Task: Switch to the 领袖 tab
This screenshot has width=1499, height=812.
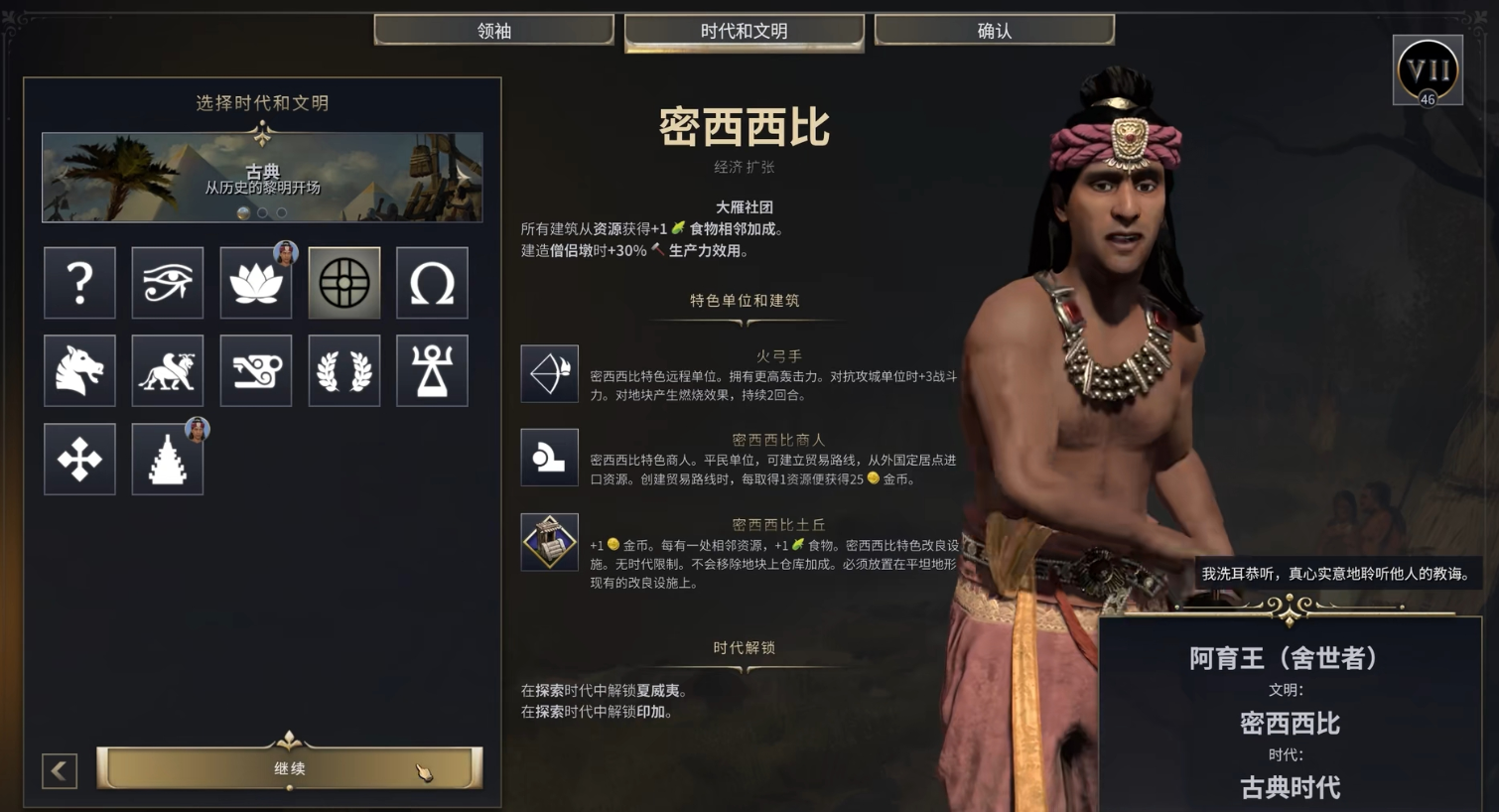Action: 493,30
